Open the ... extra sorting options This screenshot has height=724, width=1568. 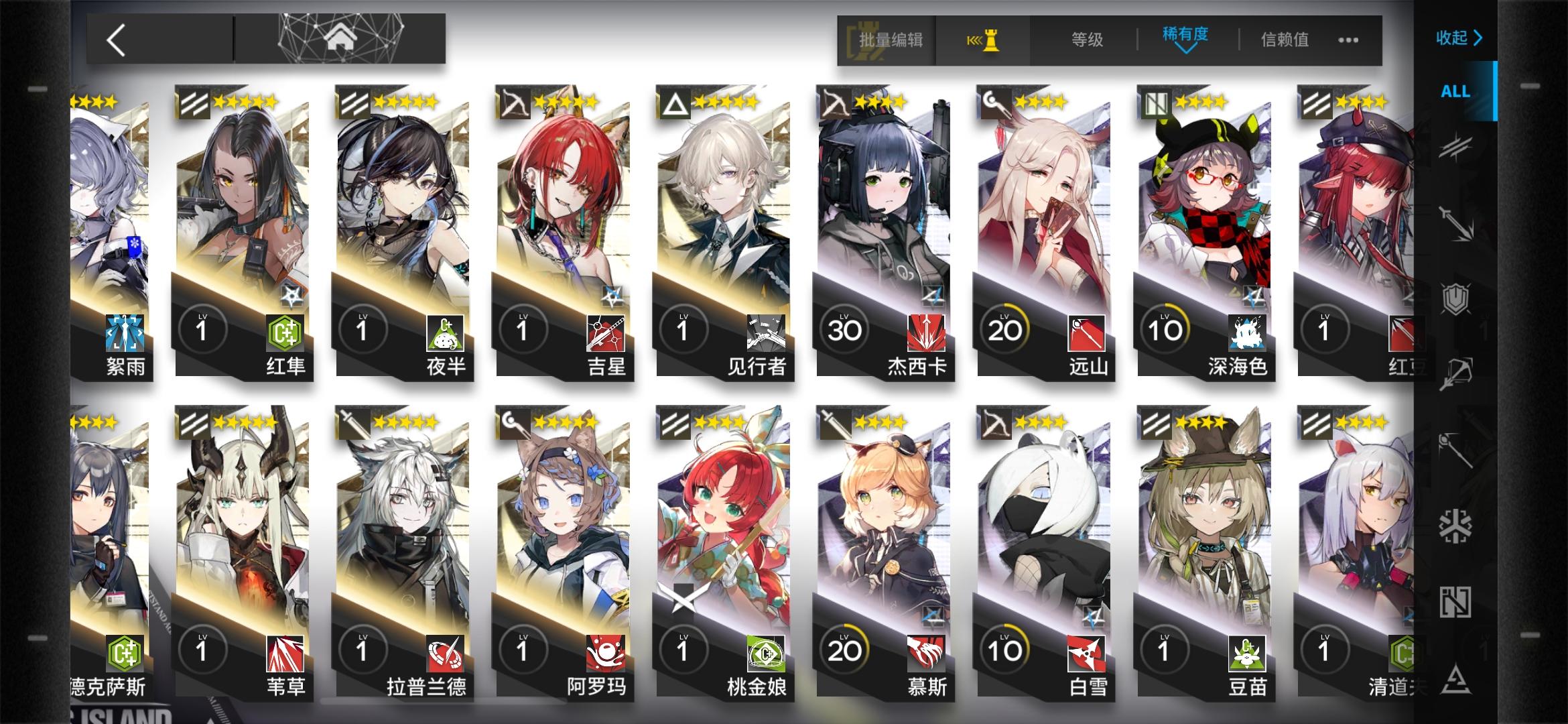[1347, 40]
